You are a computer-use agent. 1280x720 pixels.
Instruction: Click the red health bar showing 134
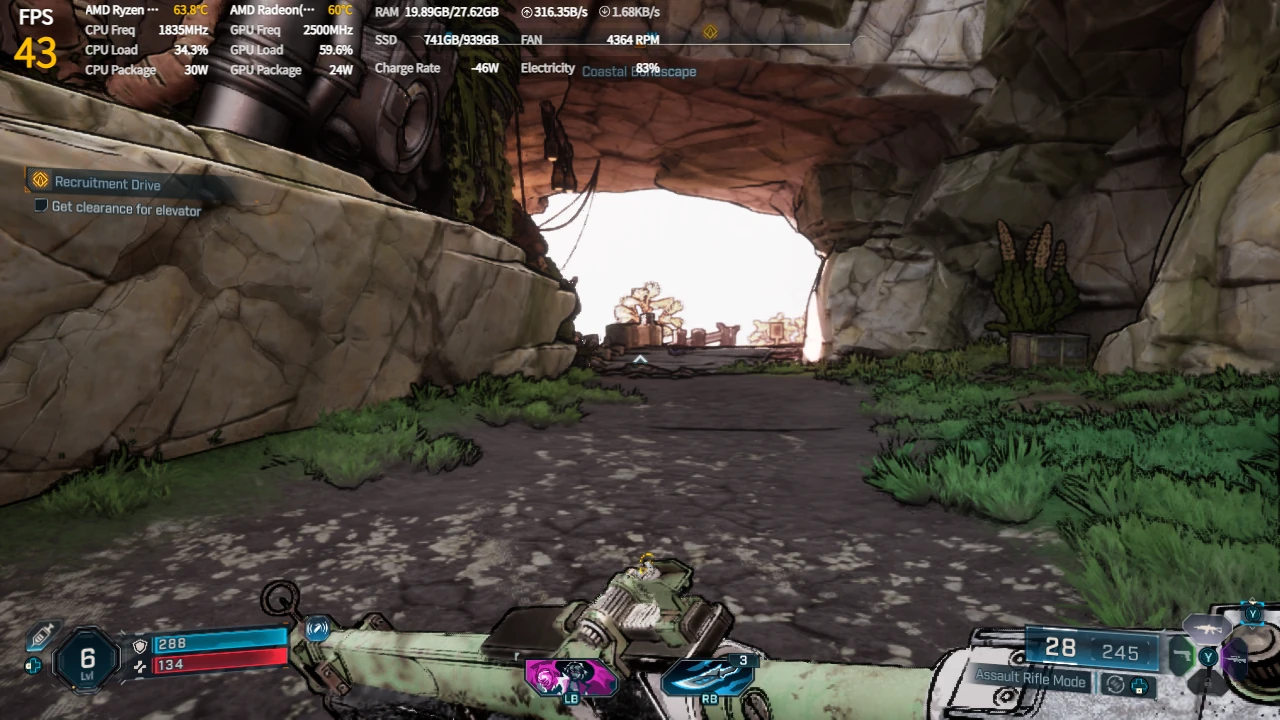click(219, 664)
